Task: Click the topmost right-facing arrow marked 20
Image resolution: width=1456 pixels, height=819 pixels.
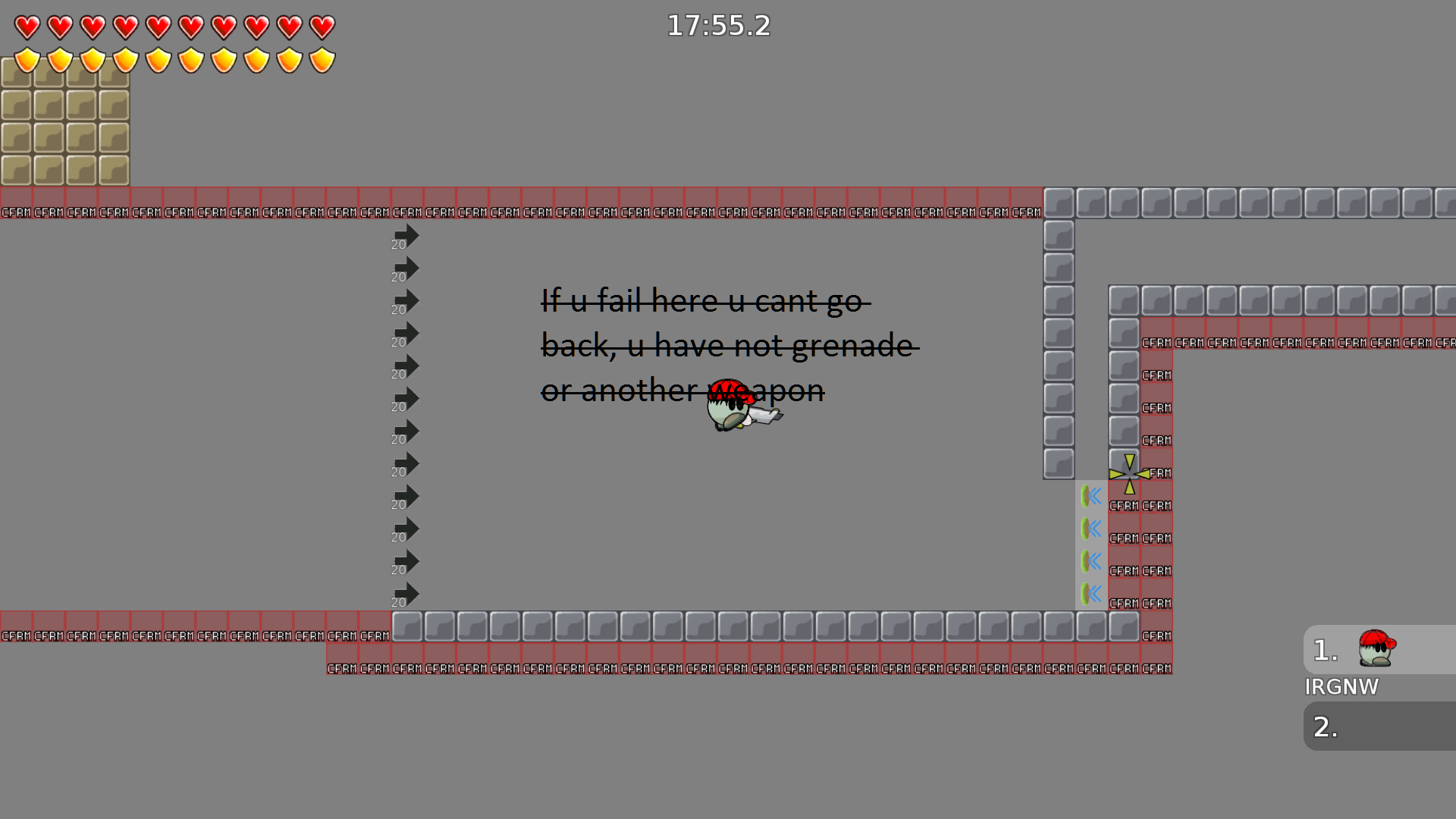Action: click(406, 235)
